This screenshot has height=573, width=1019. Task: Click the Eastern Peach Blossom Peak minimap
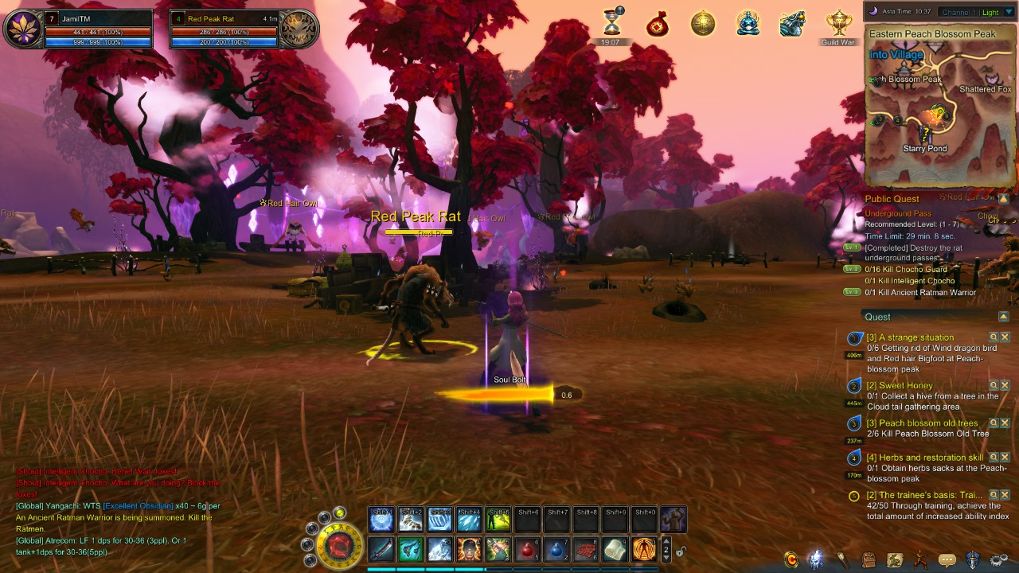pyautogui.click(x=938, y=112)
